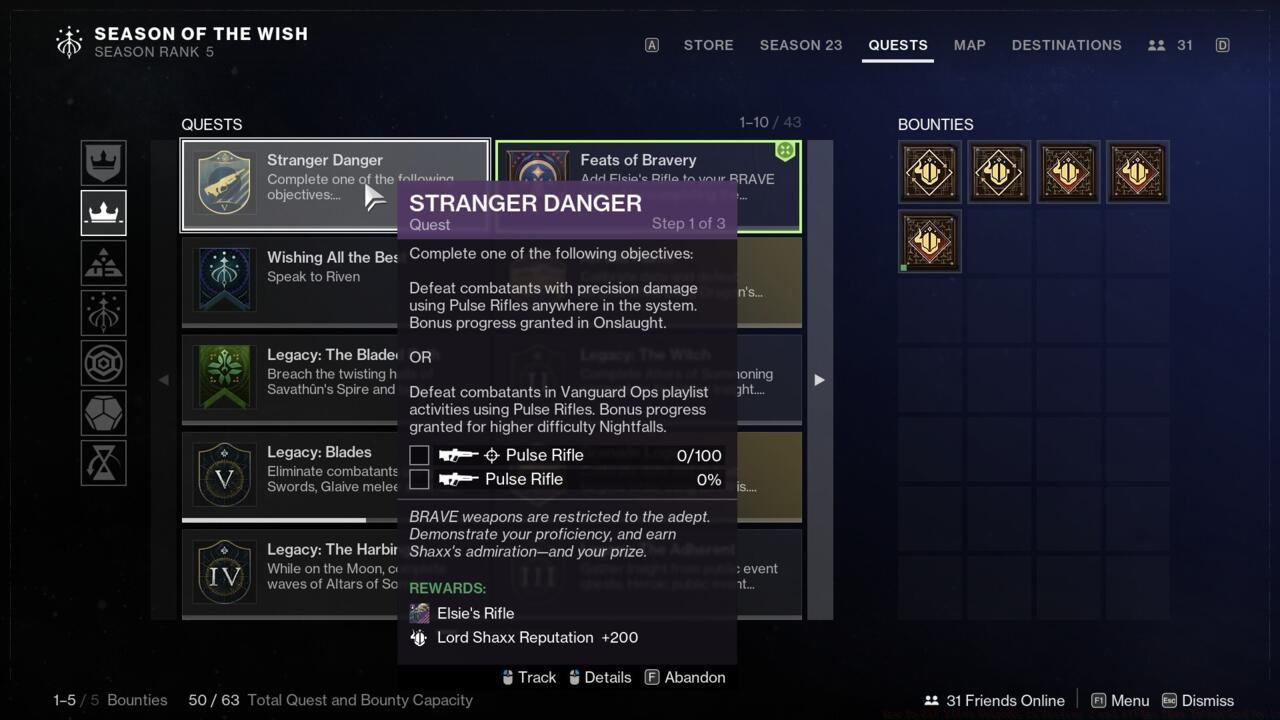
Task: Click Elsie's Rifle reward icon
Action: tap(419, 613)
